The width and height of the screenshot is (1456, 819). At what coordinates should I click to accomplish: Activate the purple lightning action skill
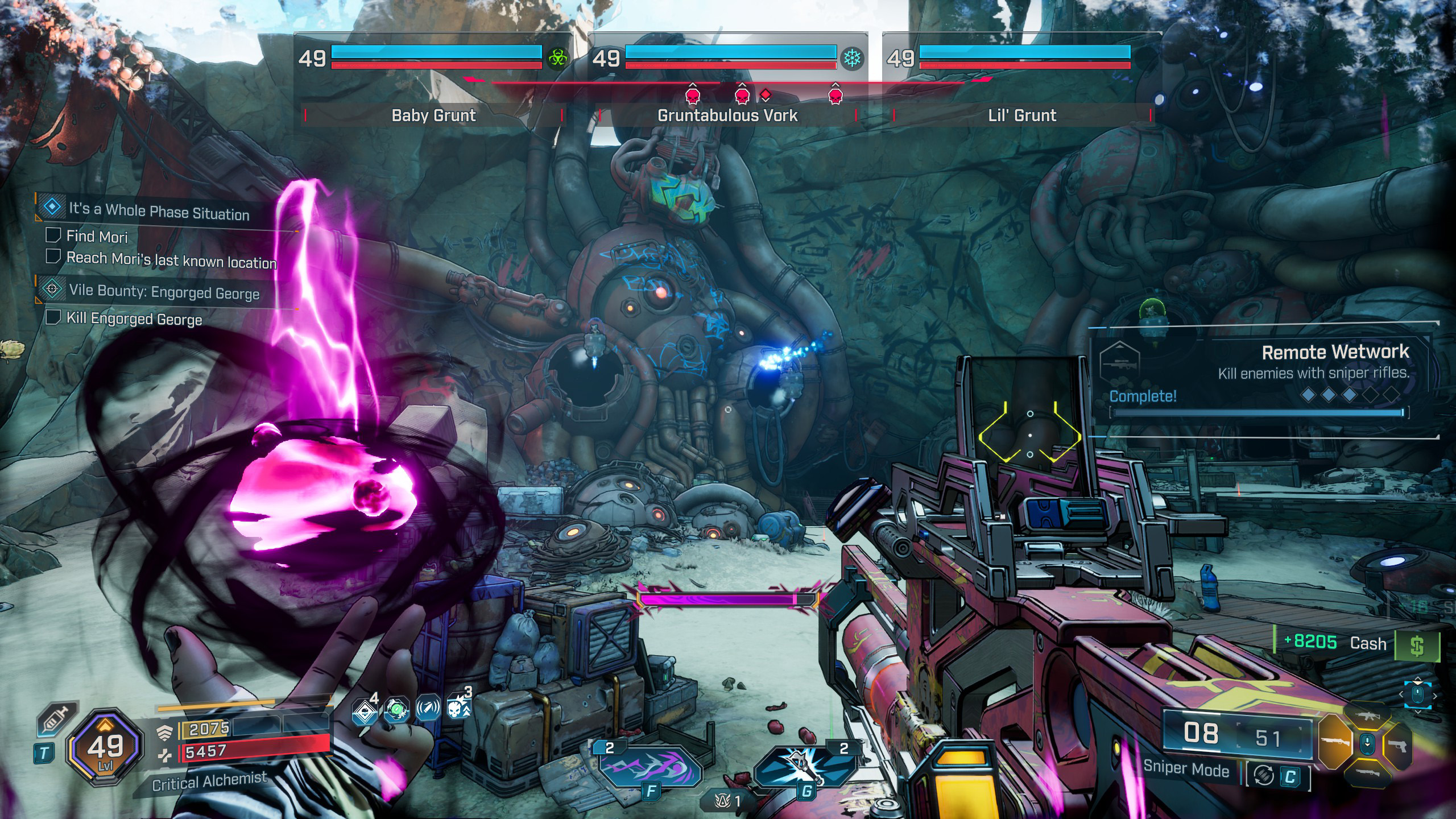(x=651, y=768)
